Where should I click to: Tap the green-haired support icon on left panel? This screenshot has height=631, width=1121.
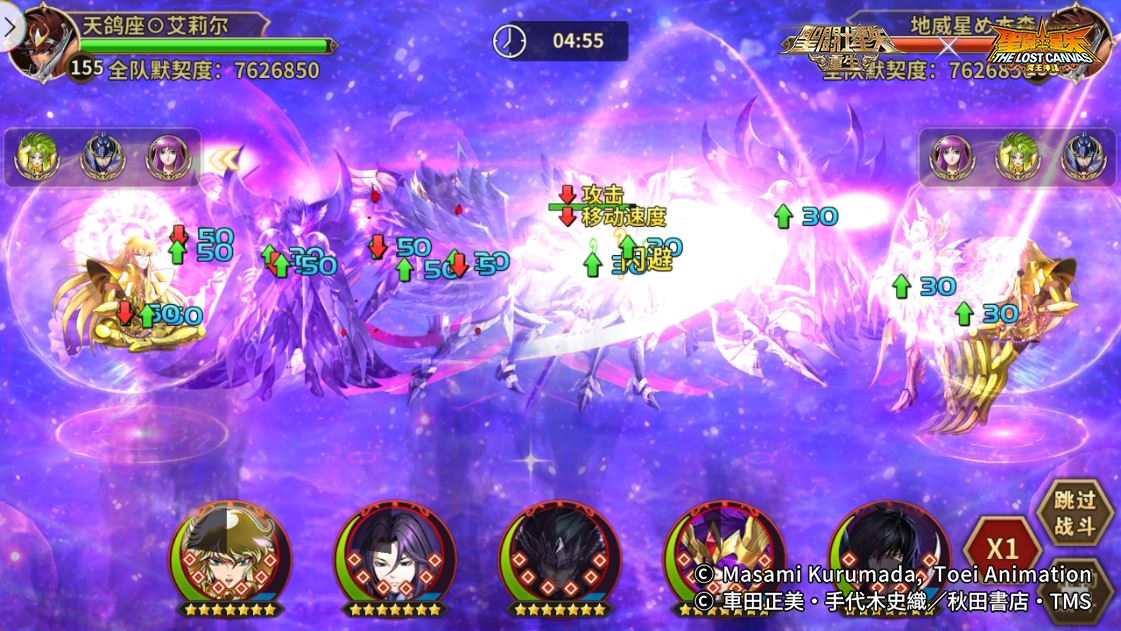pyautogui.click(x=38, y=157)
